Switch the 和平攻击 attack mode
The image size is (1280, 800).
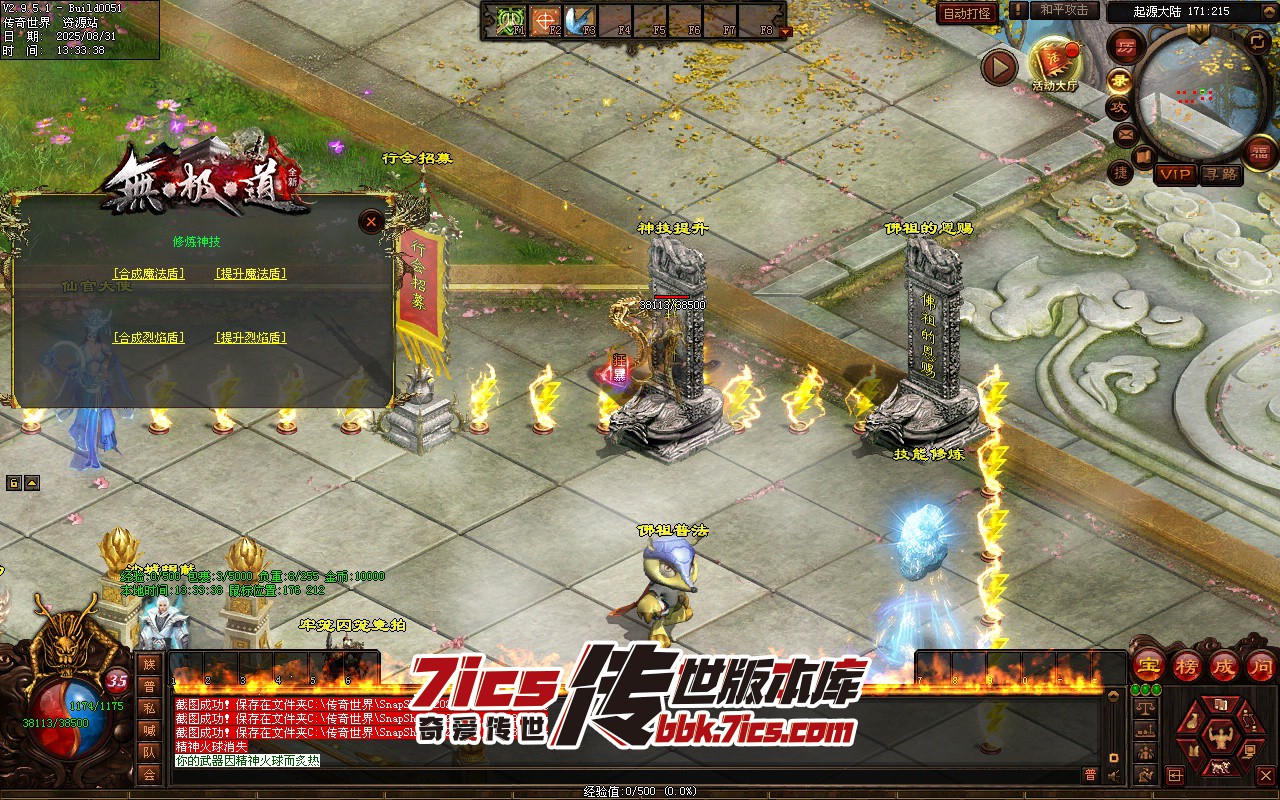[1064, 10]
